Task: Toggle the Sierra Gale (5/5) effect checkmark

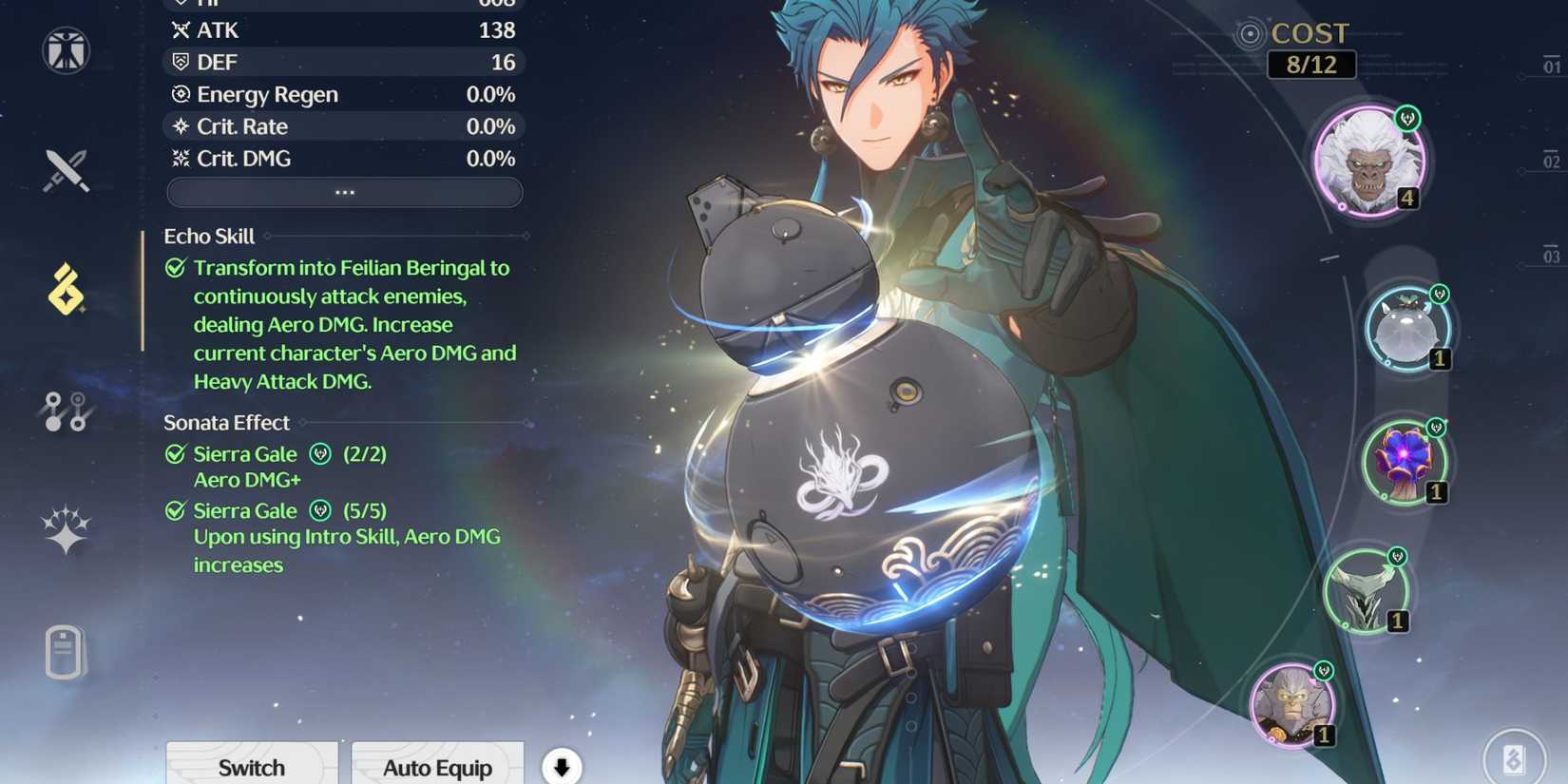Action: [x=175, y=510]
